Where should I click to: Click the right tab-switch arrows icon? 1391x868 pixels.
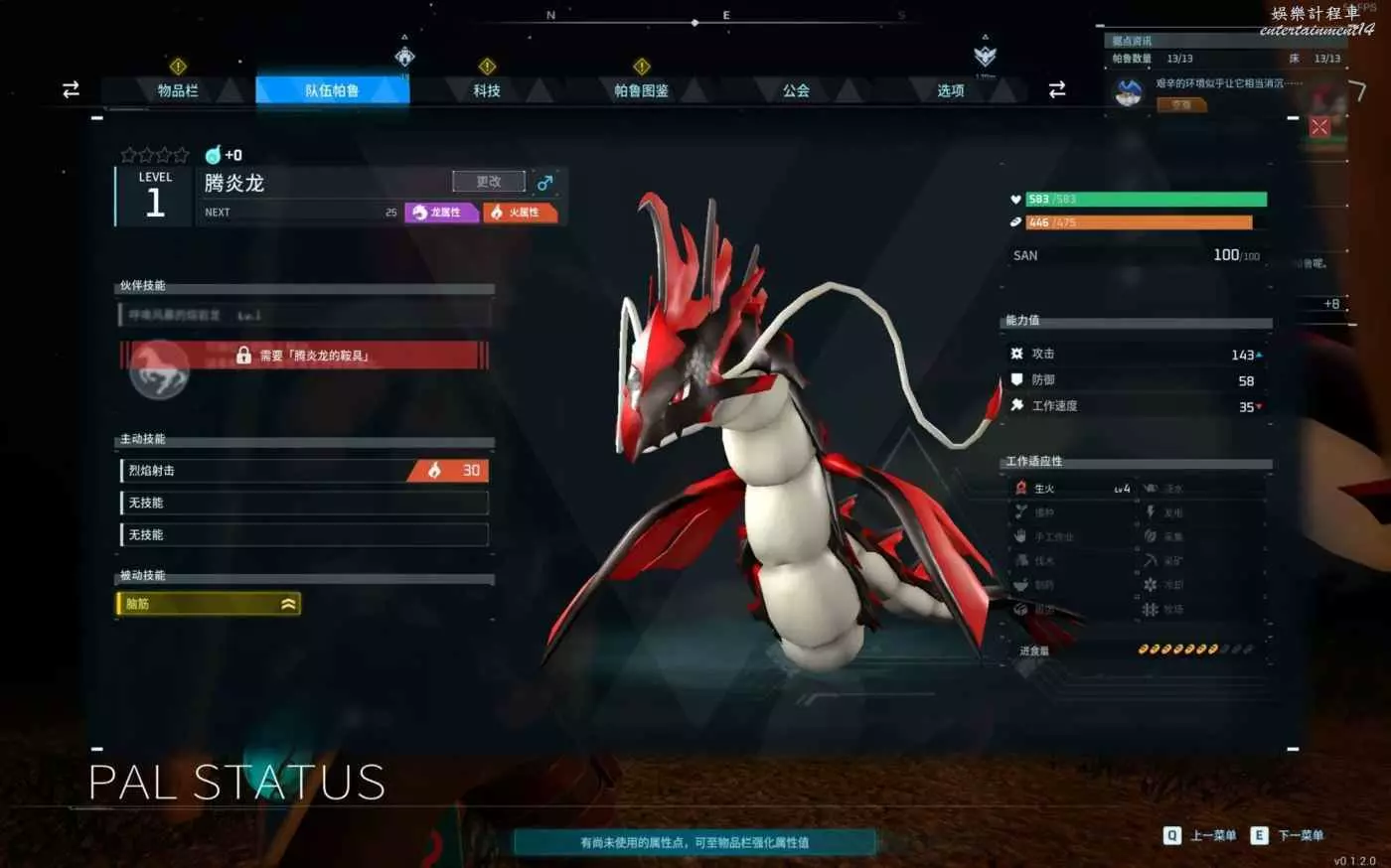coord(1057,90)
